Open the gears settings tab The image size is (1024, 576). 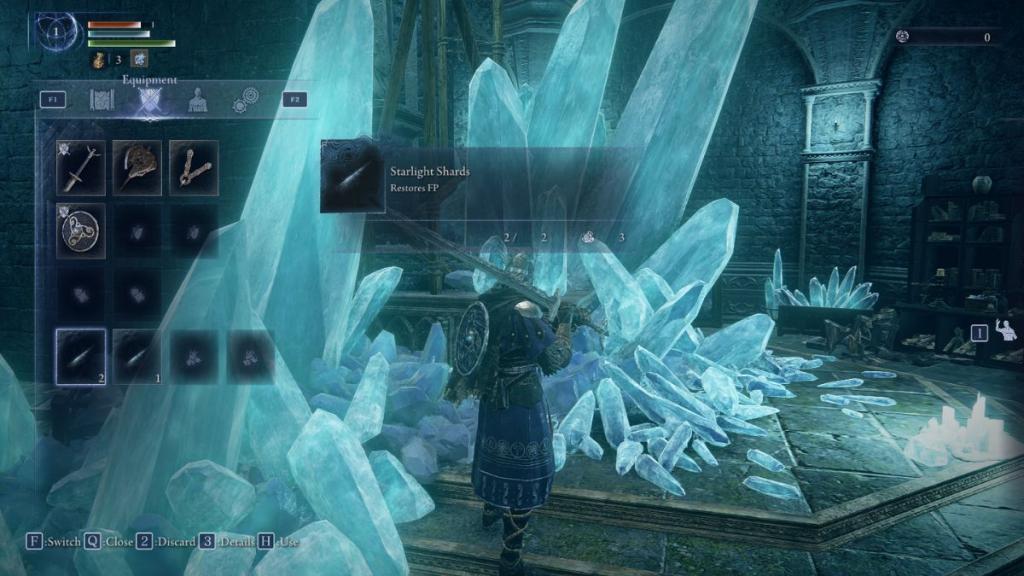pos(245,100)
